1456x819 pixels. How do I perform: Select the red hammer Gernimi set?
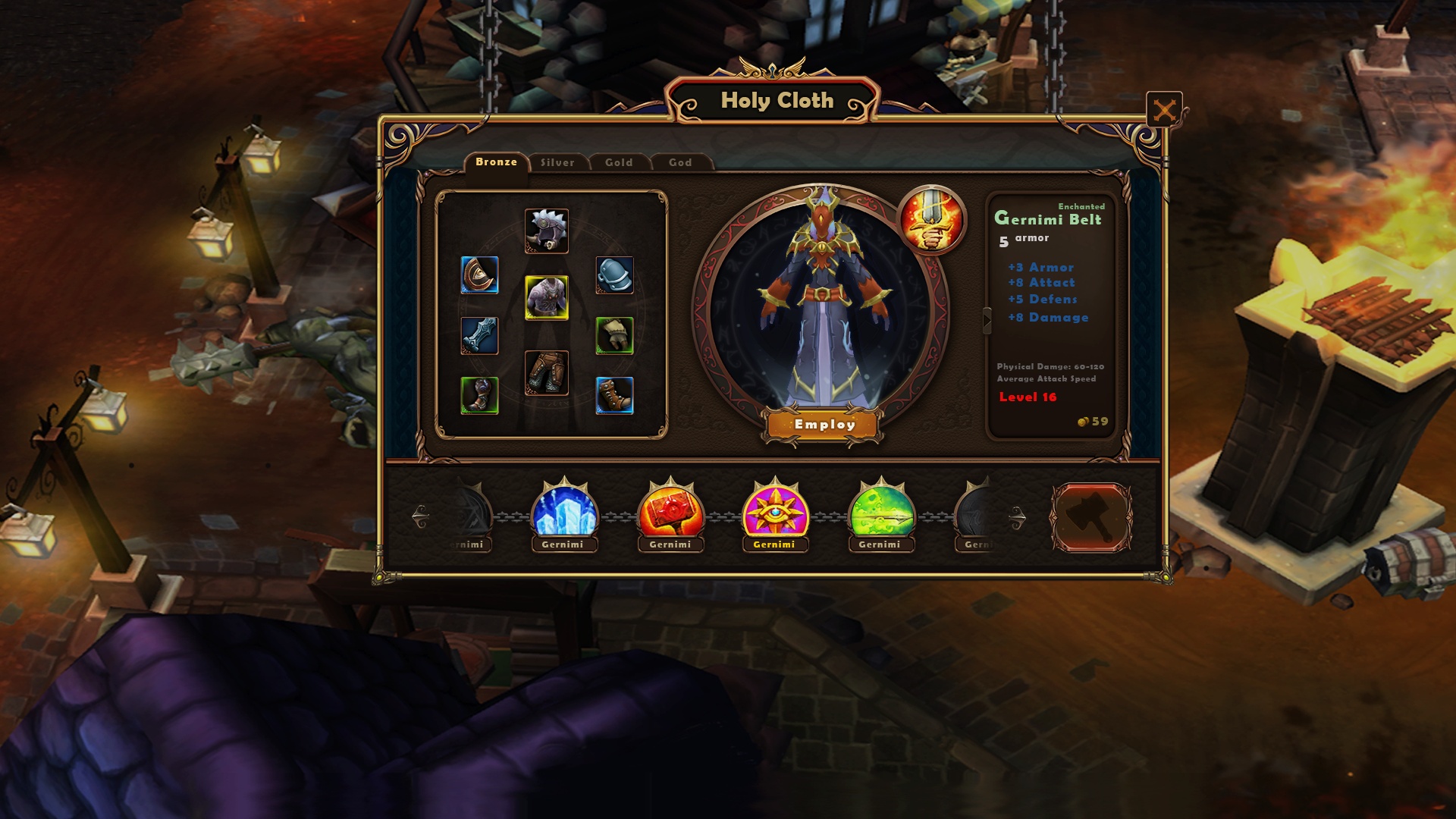click(670, 511)
